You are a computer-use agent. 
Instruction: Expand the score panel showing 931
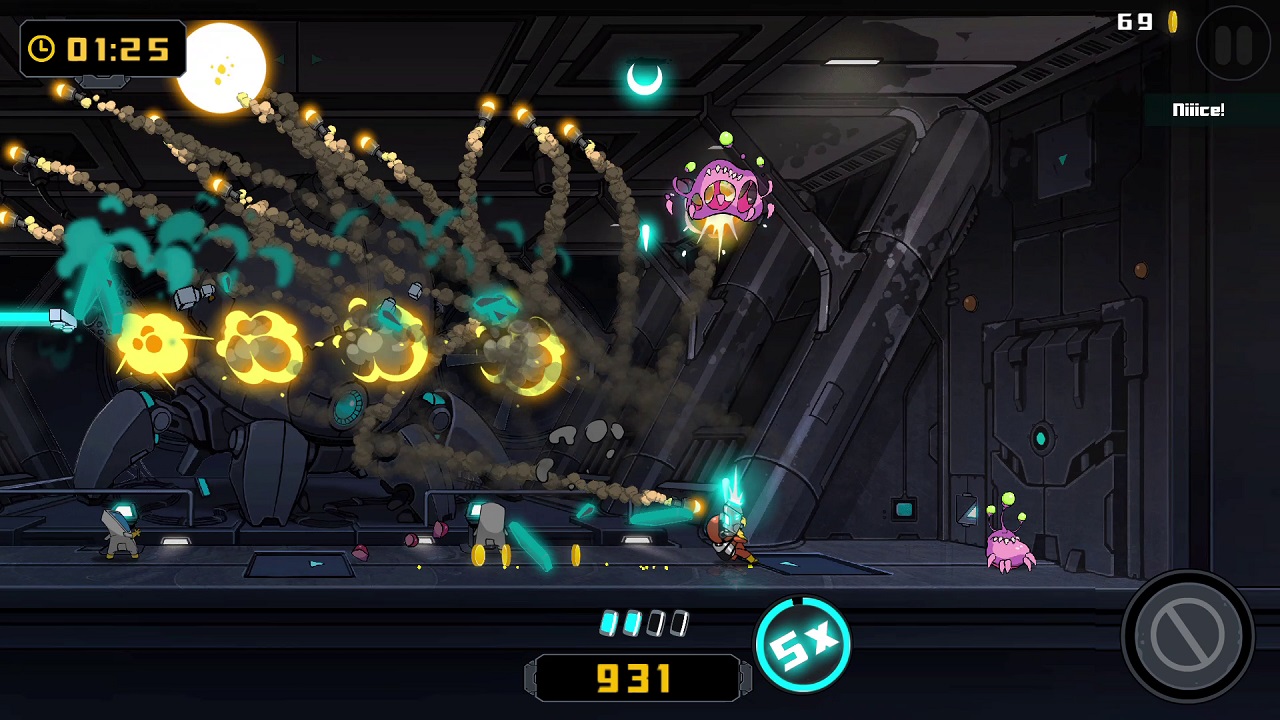pos(637,678)
